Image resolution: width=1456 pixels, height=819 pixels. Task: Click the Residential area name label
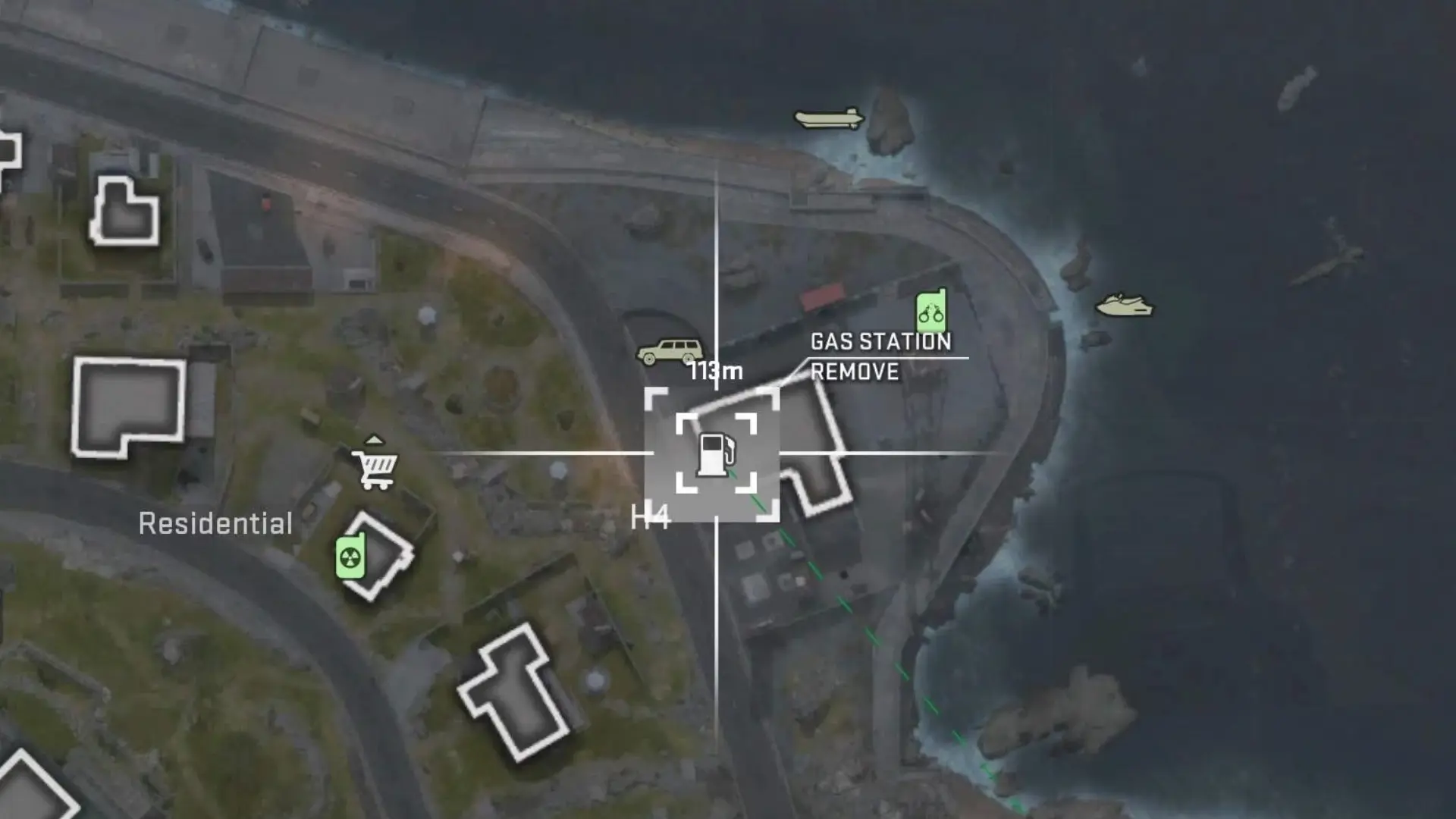coord(216,523)
